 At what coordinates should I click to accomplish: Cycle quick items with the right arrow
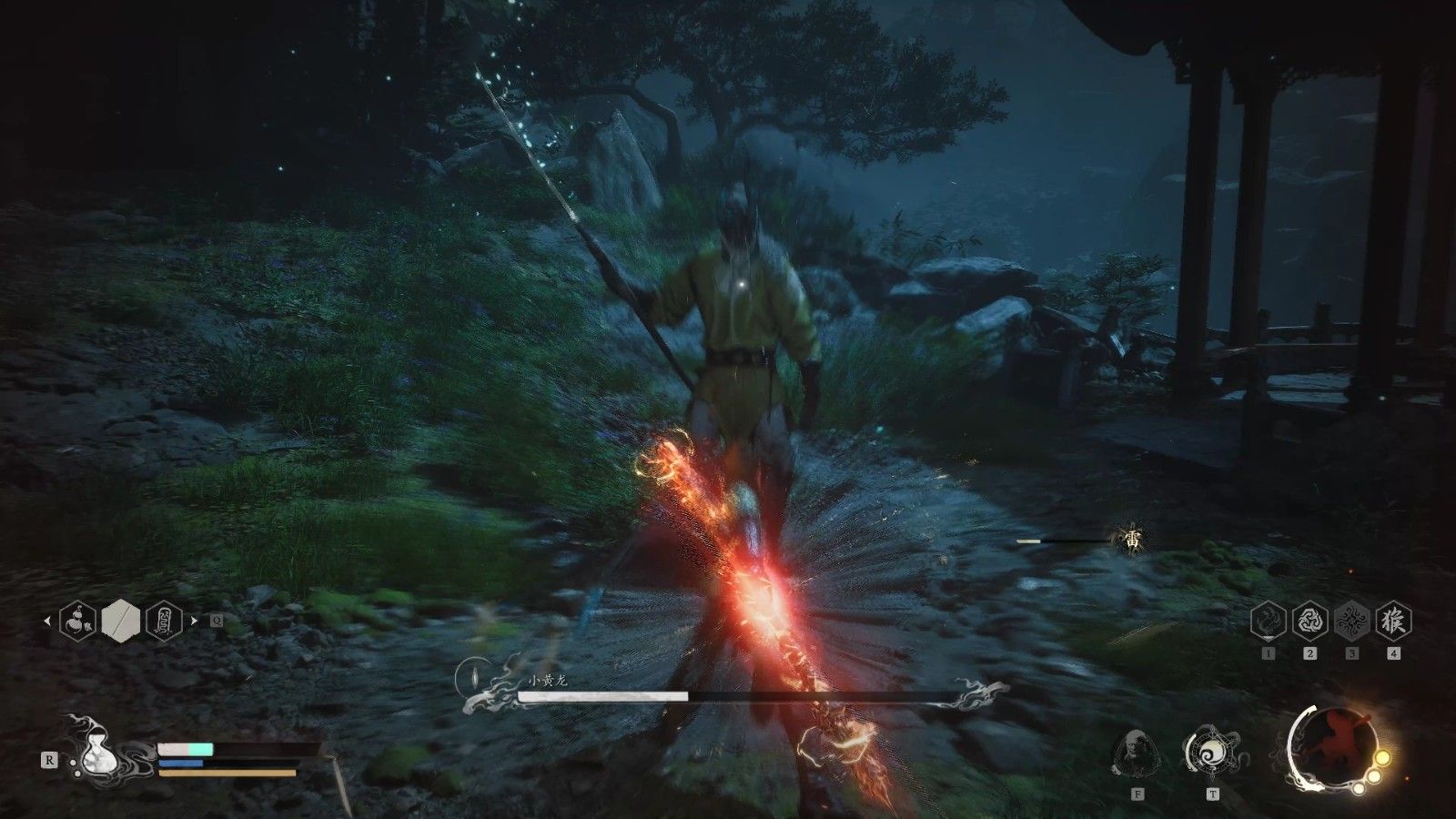pyautogui.click(x=193, y=622)
